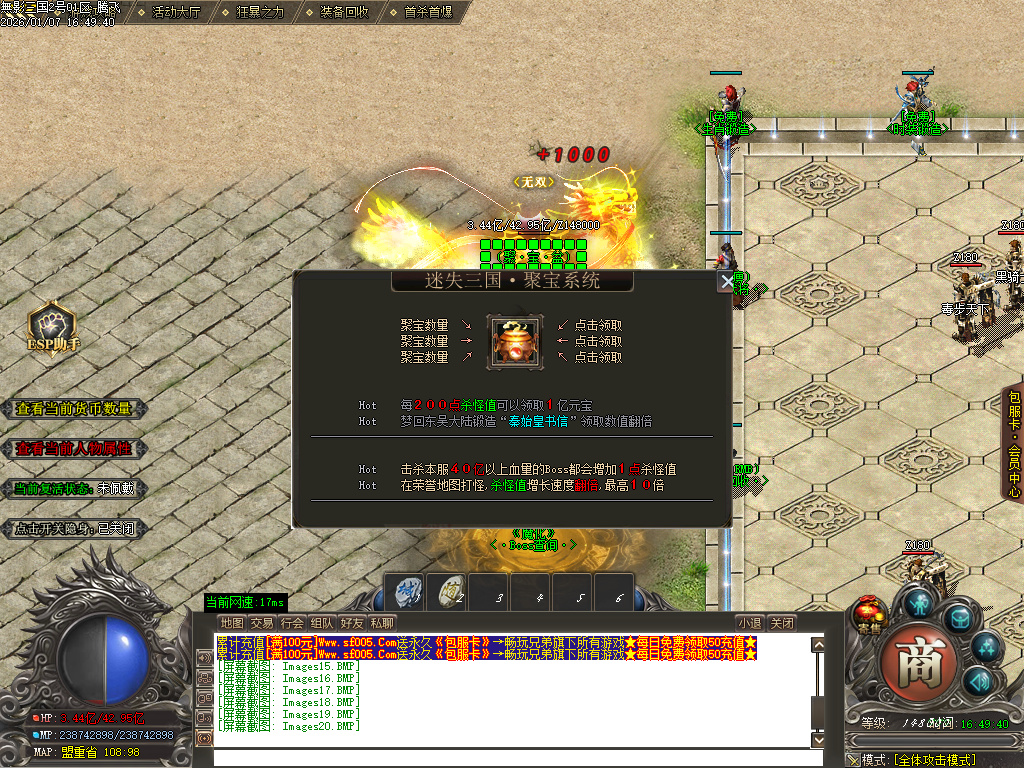Click the chat text input field
Image resolution: width=1024 pixels, height=768 pixels.
click(x=510, y=756)
